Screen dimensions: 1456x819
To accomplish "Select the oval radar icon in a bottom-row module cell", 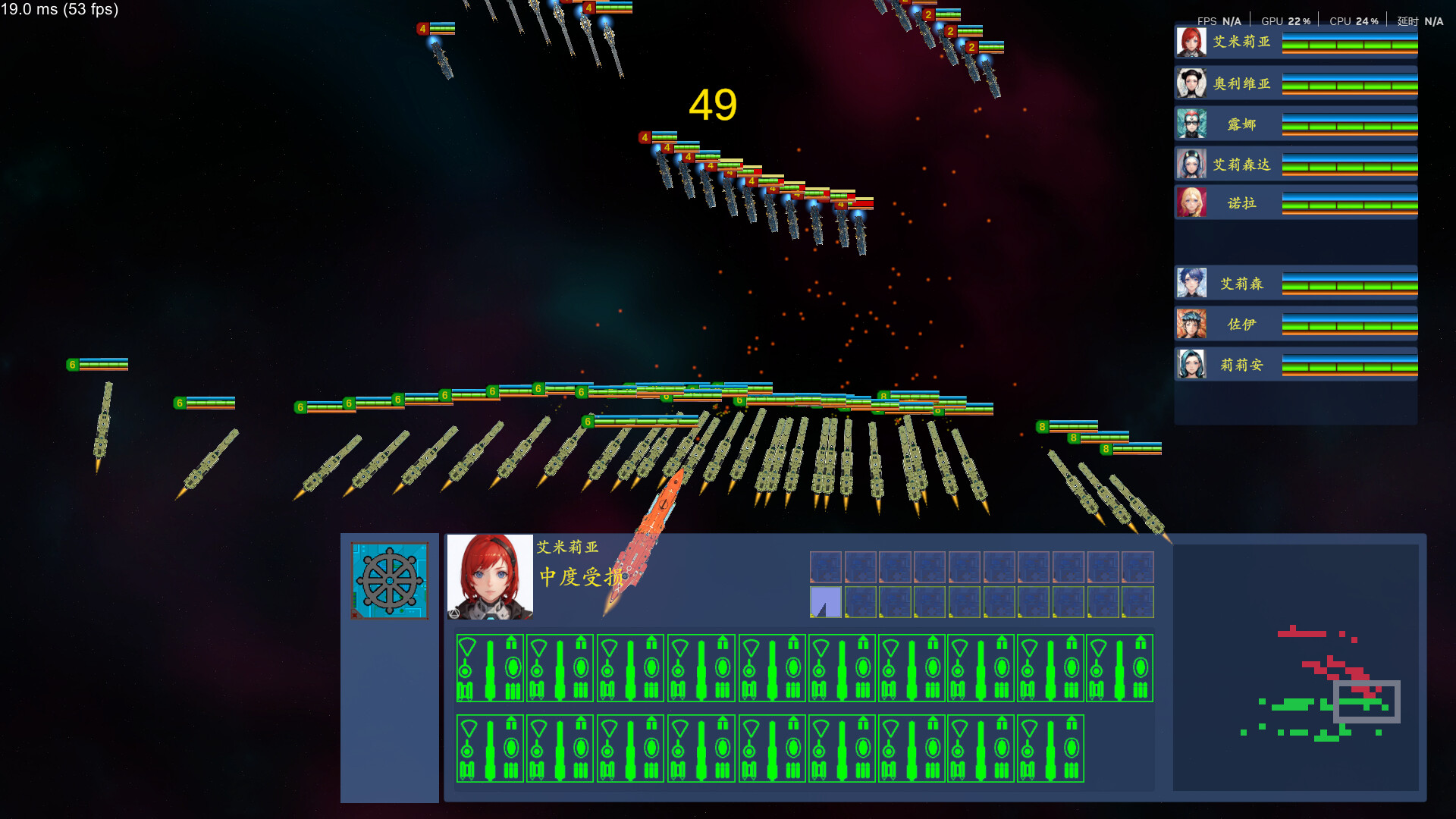I will [x=513, y=748].
